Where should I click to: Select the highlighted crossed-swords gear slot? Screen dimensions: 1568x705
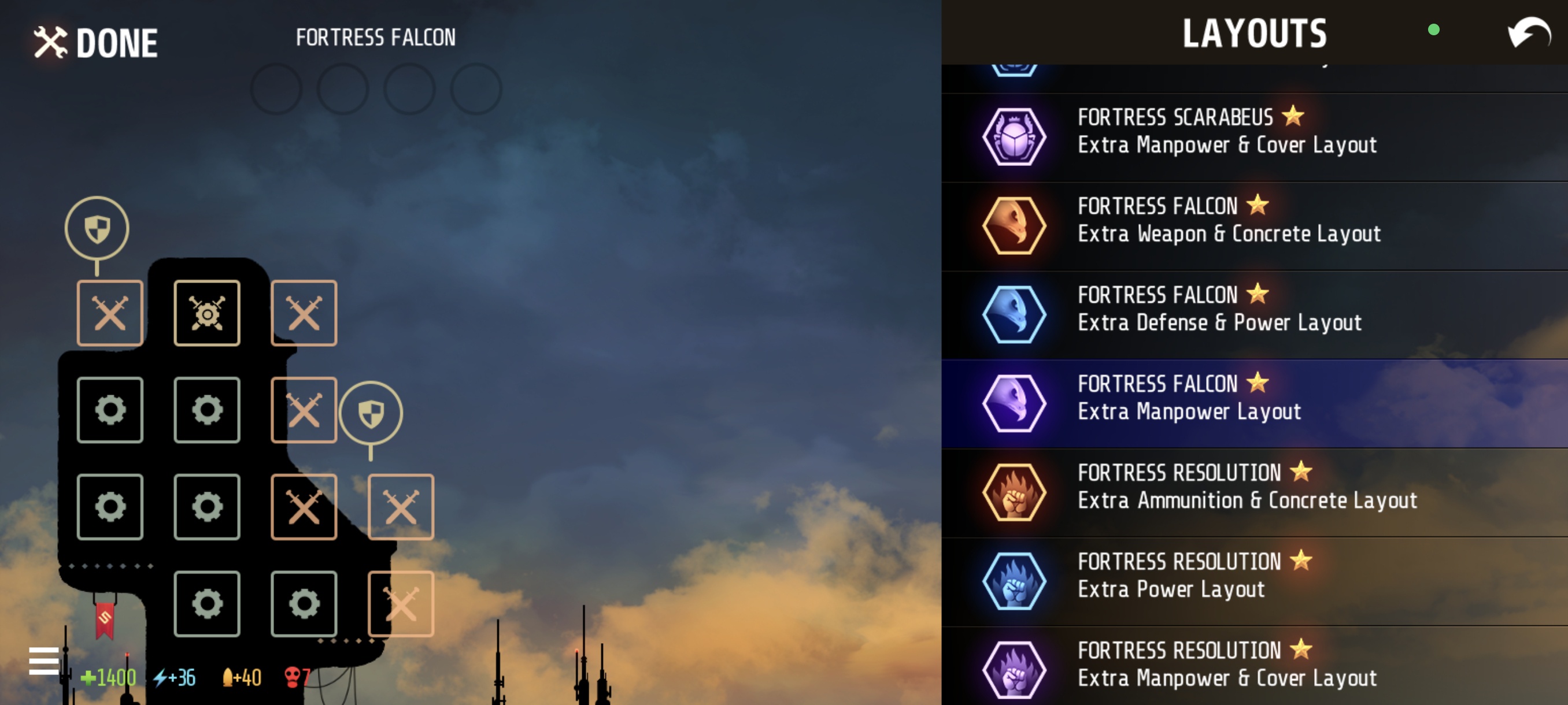click(x=207, y=312)
